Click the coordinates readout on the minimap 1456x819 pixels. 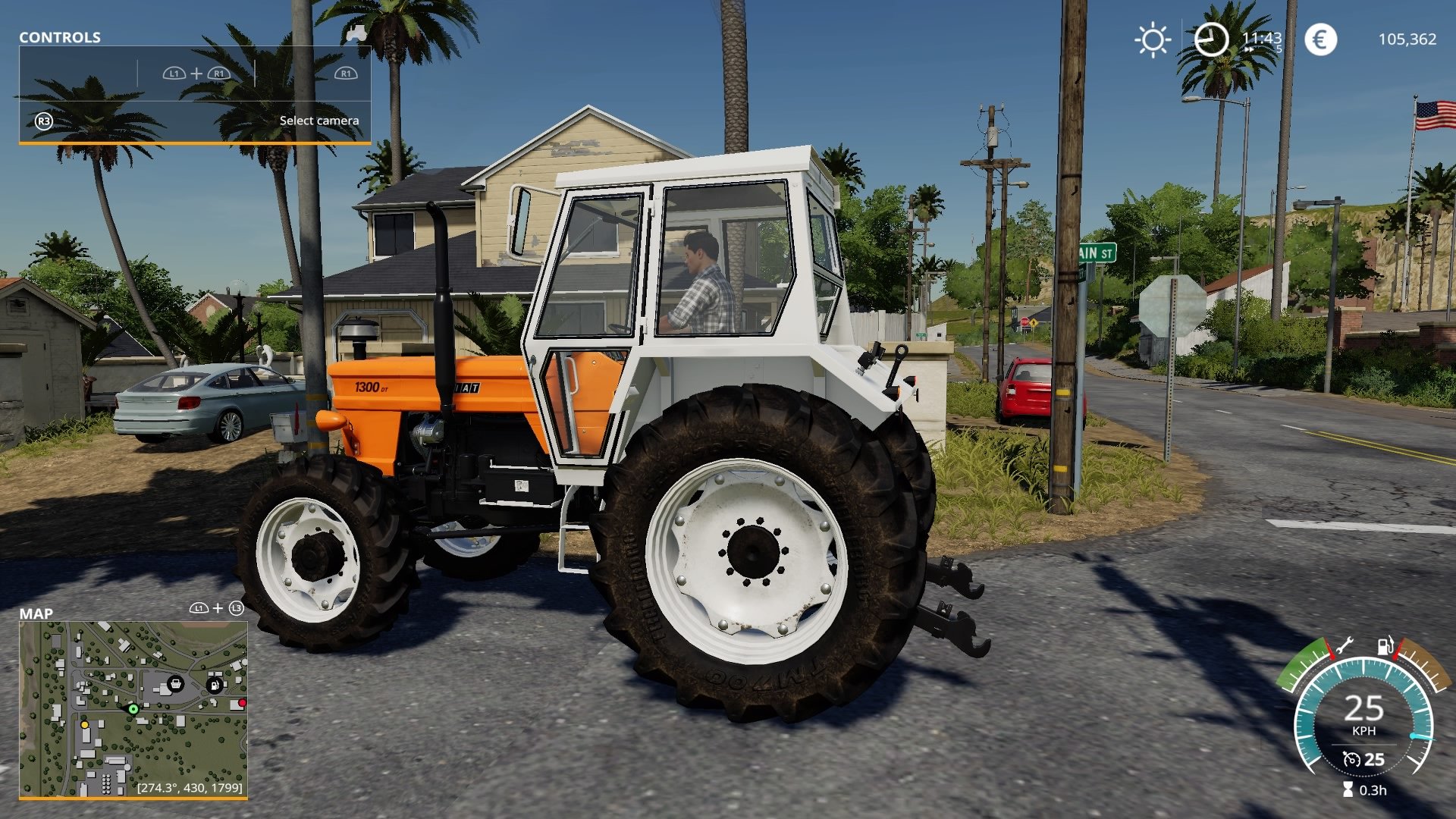[190, 788]
